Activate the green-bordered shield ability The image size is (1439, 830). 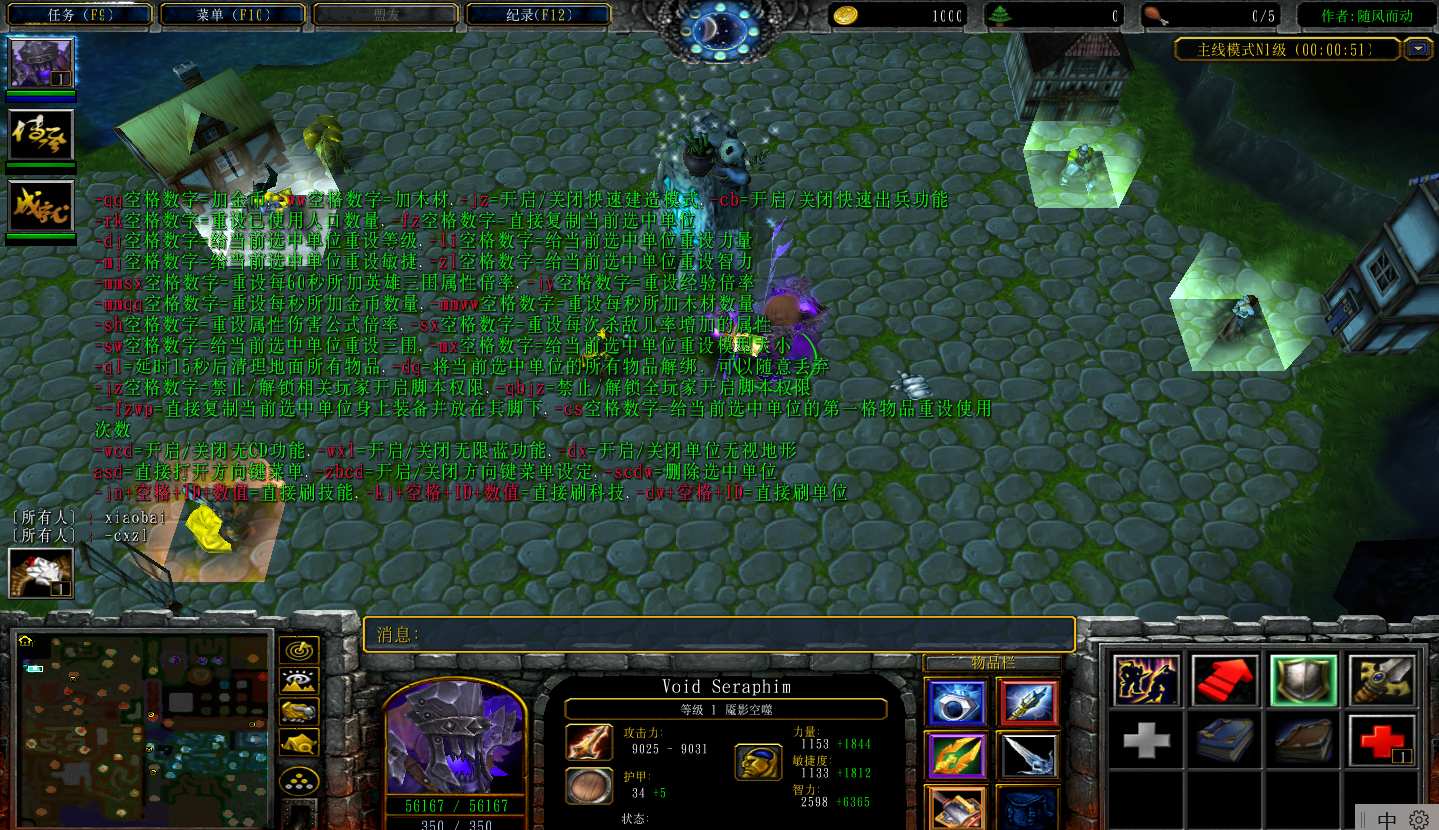1303,681
